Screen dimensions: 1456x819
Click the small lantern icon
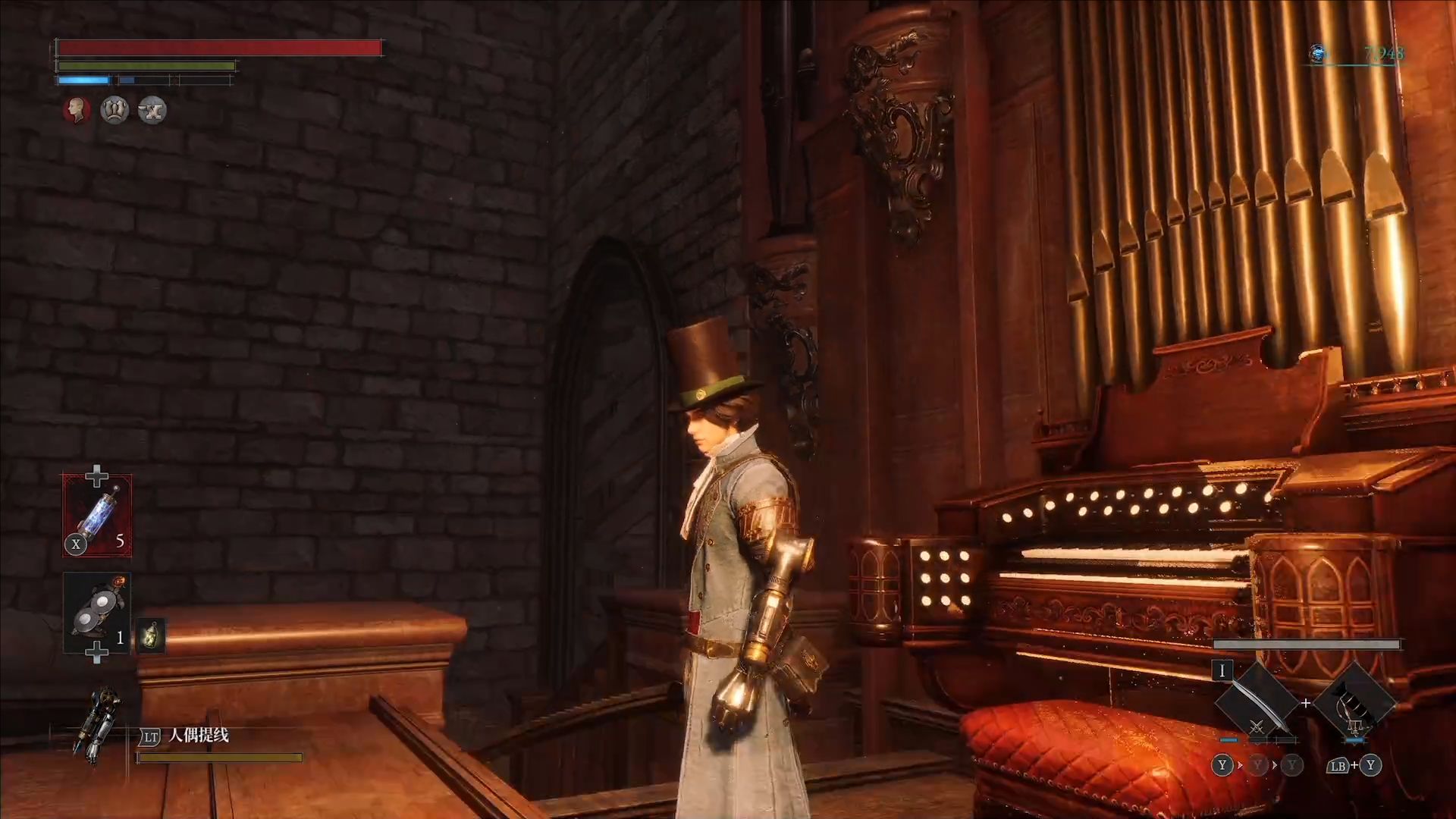[151, 635]
